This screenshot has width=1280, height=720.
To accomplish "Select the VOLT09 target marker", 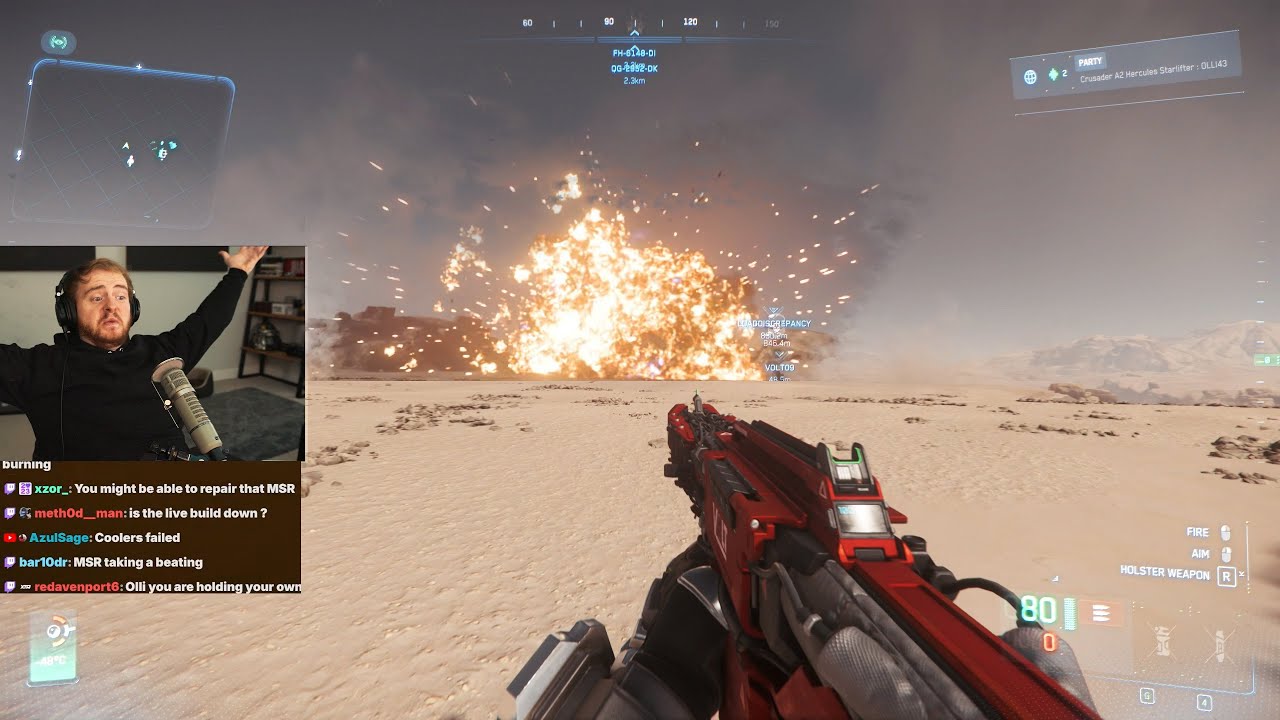I will click(779, 368).
